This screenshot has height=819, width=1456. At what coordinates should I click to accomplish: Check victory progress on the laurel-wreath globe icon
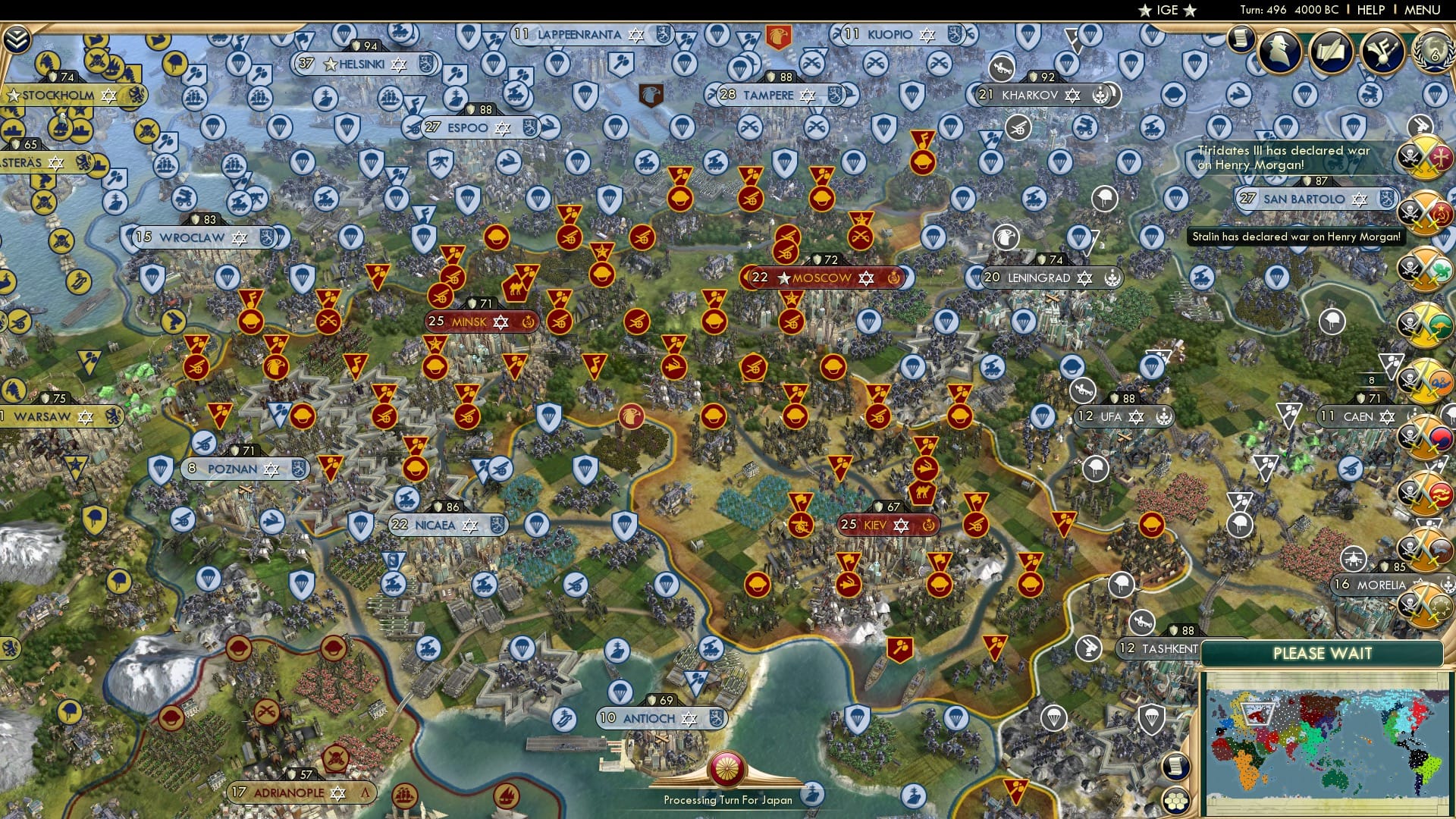point(1432,51)
